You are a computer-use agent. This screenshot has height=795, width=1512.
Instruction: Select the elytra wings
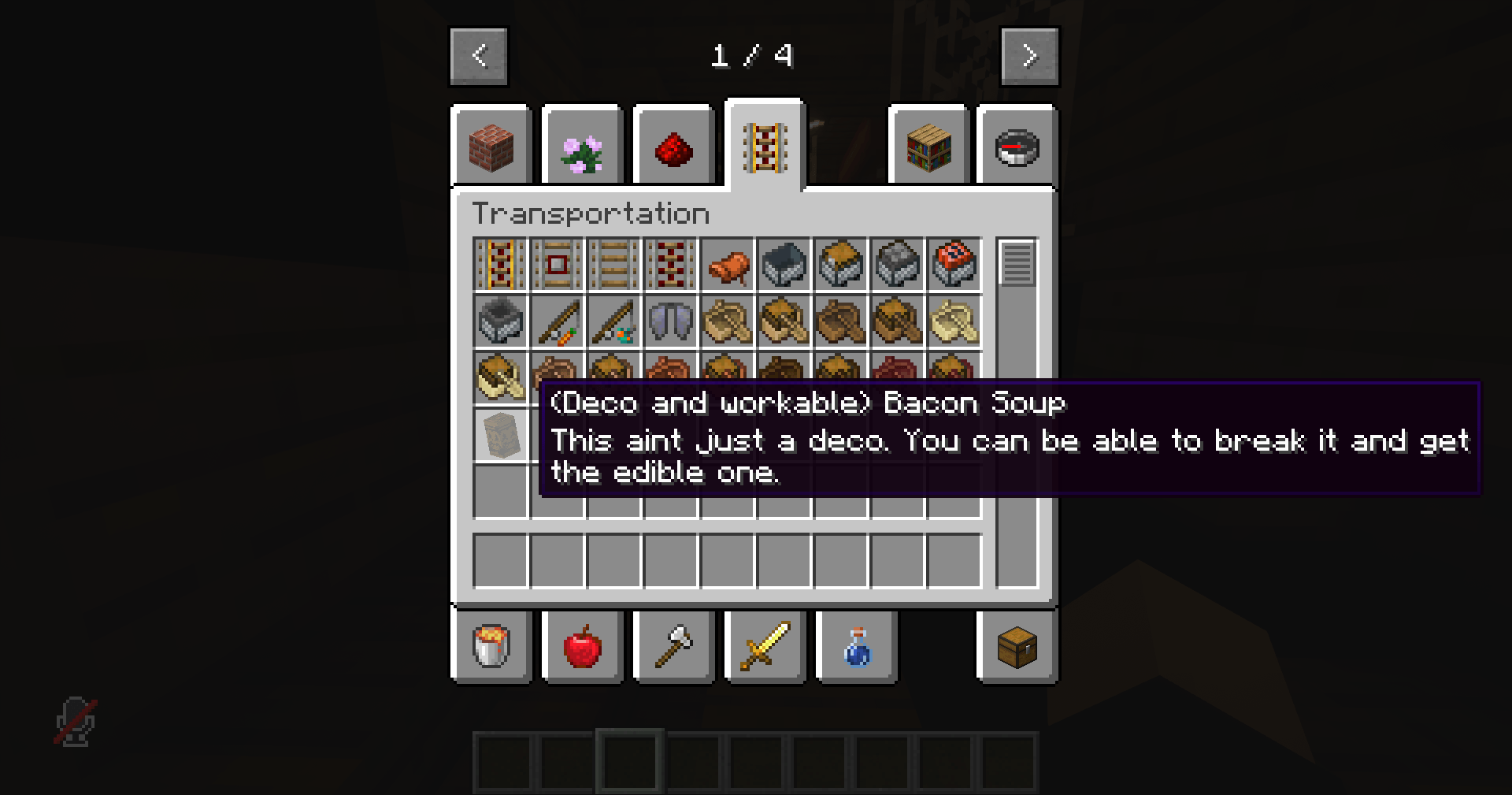[670, 321]
